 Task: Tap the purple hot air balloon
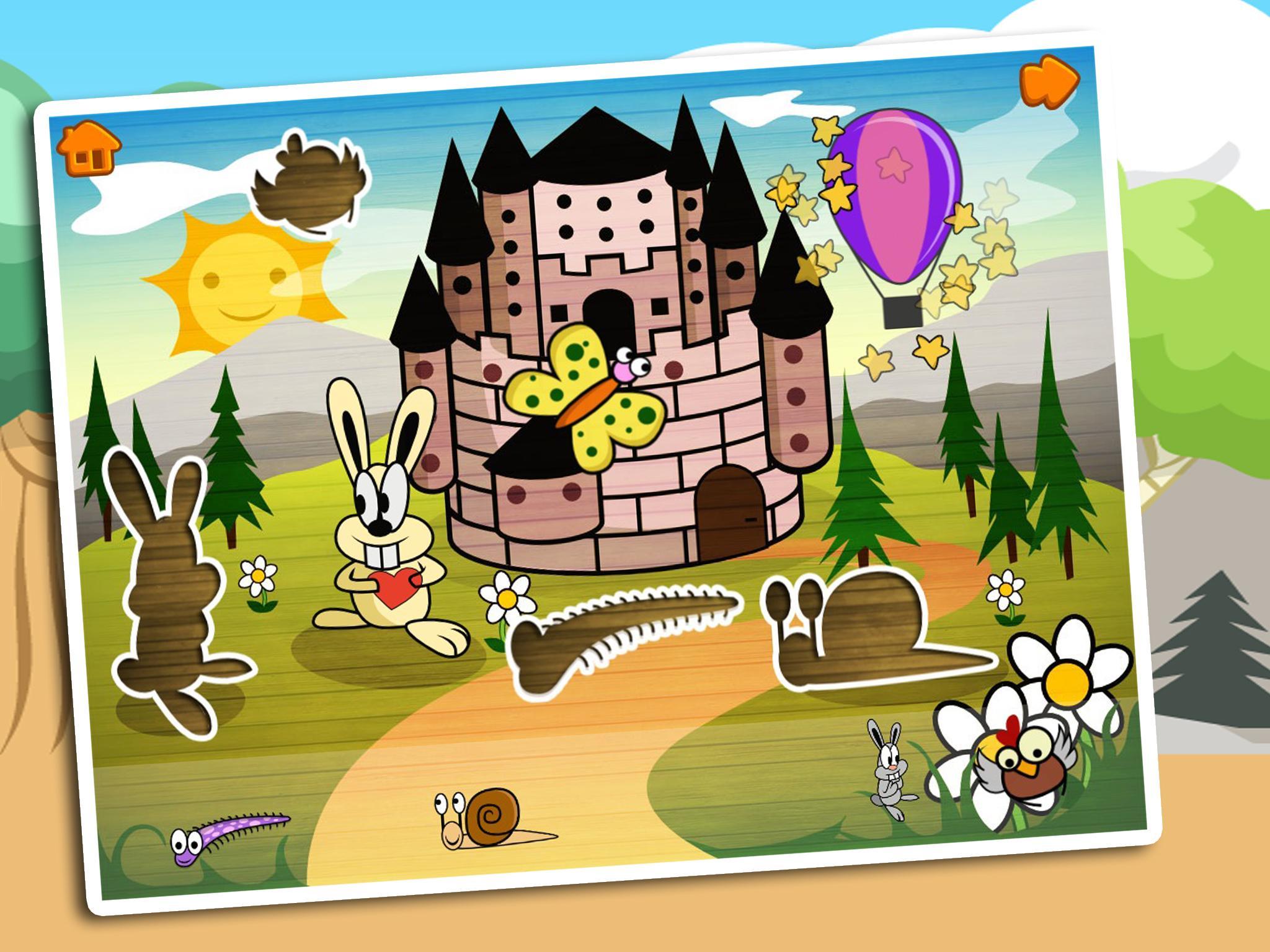(893, 205)
